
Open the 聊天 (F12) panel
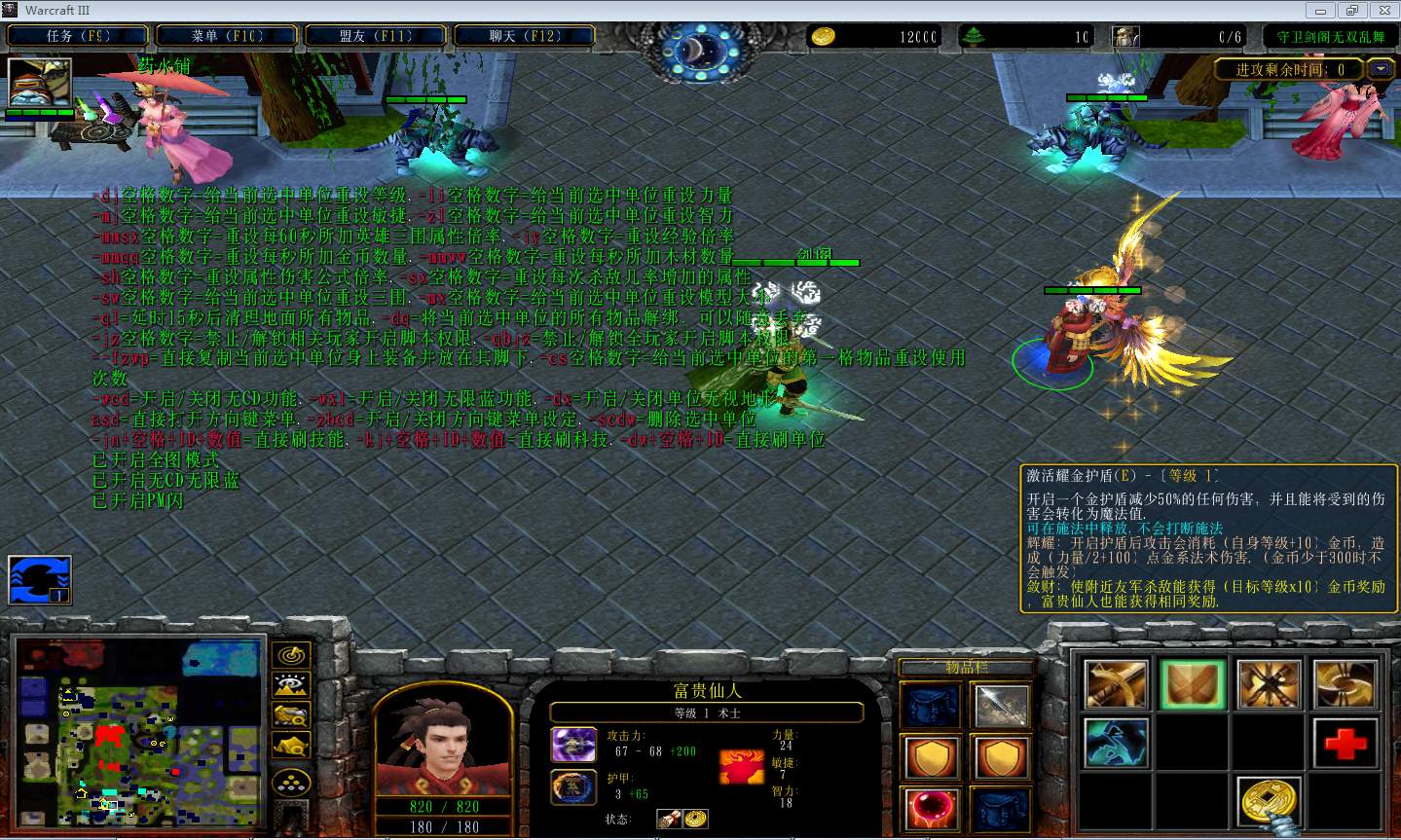(527, 34)
